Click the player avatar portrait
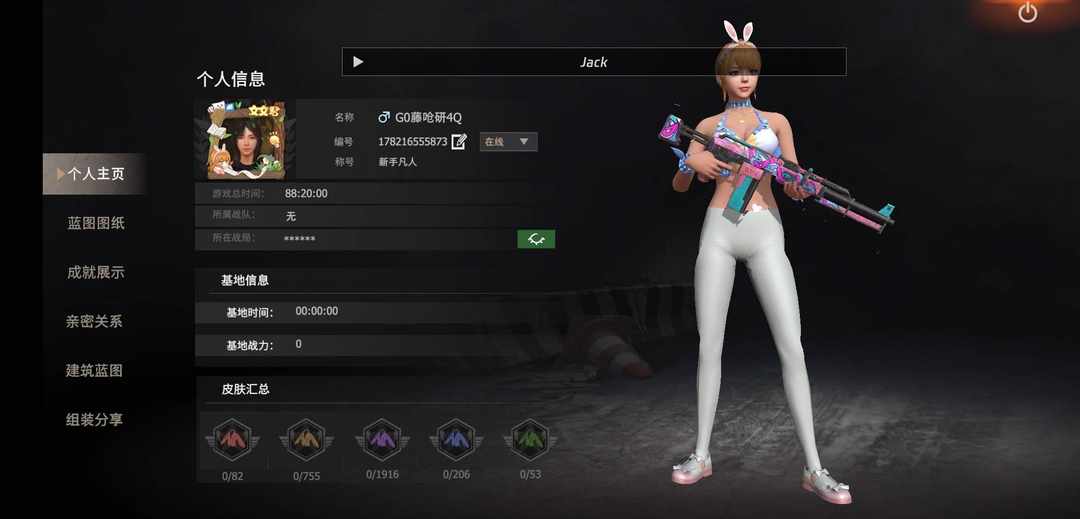This screenshot has height=519, width=1080. coord(246,139)
